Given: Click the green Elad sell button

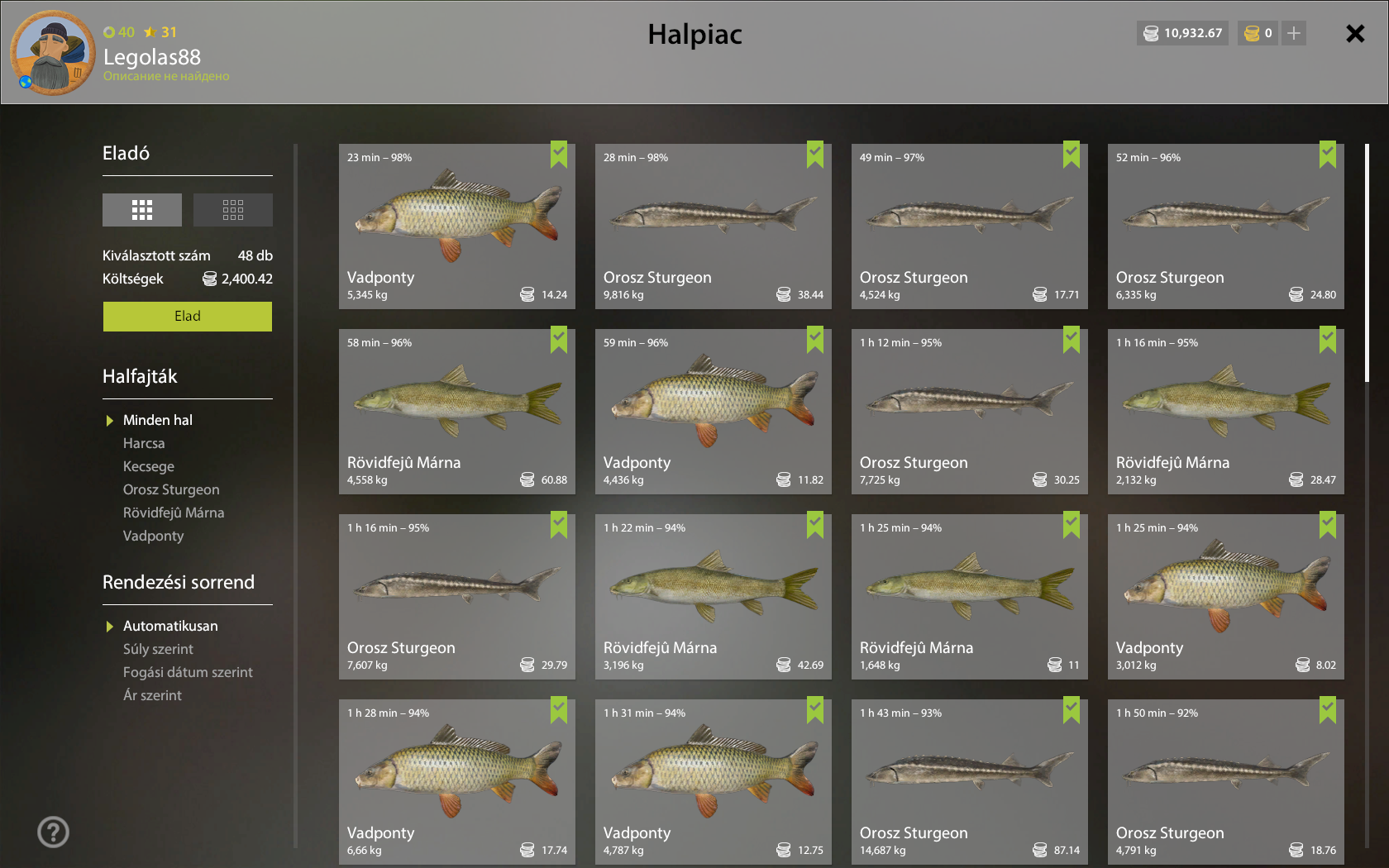Looking at the screenshot, I should [187, 316].
